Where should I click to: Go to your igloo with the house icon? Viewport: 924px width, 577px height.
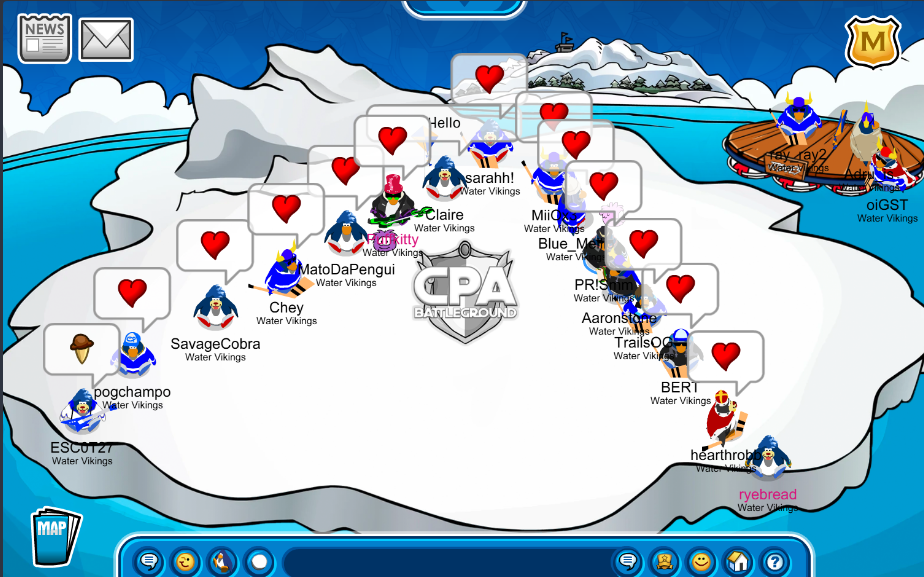[x=738, y=561]
